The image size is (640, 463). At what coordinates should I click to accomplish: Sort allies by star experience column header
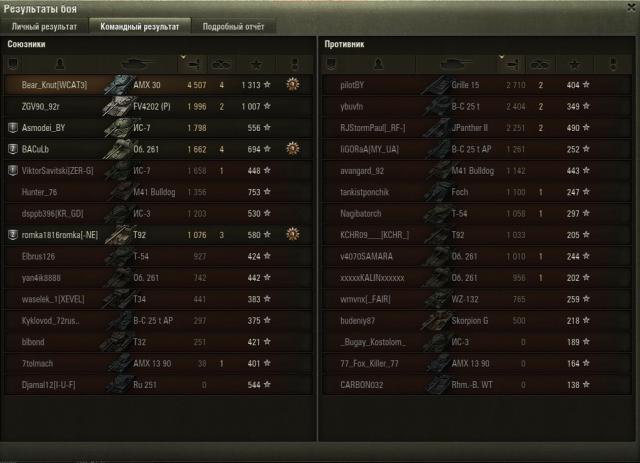tap(268, 63)
